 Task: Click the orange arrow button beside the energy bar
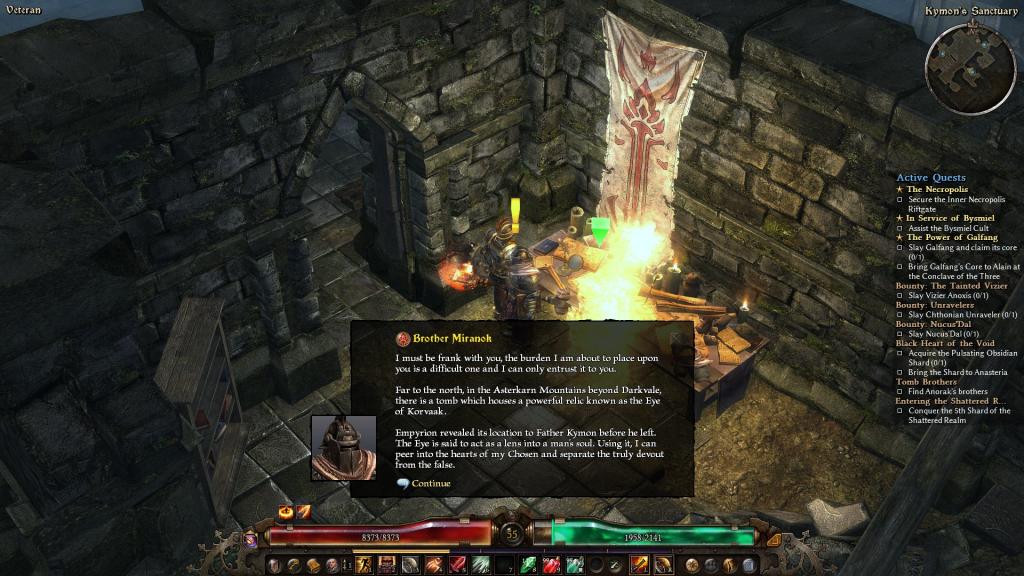click(x=773, y=539)
